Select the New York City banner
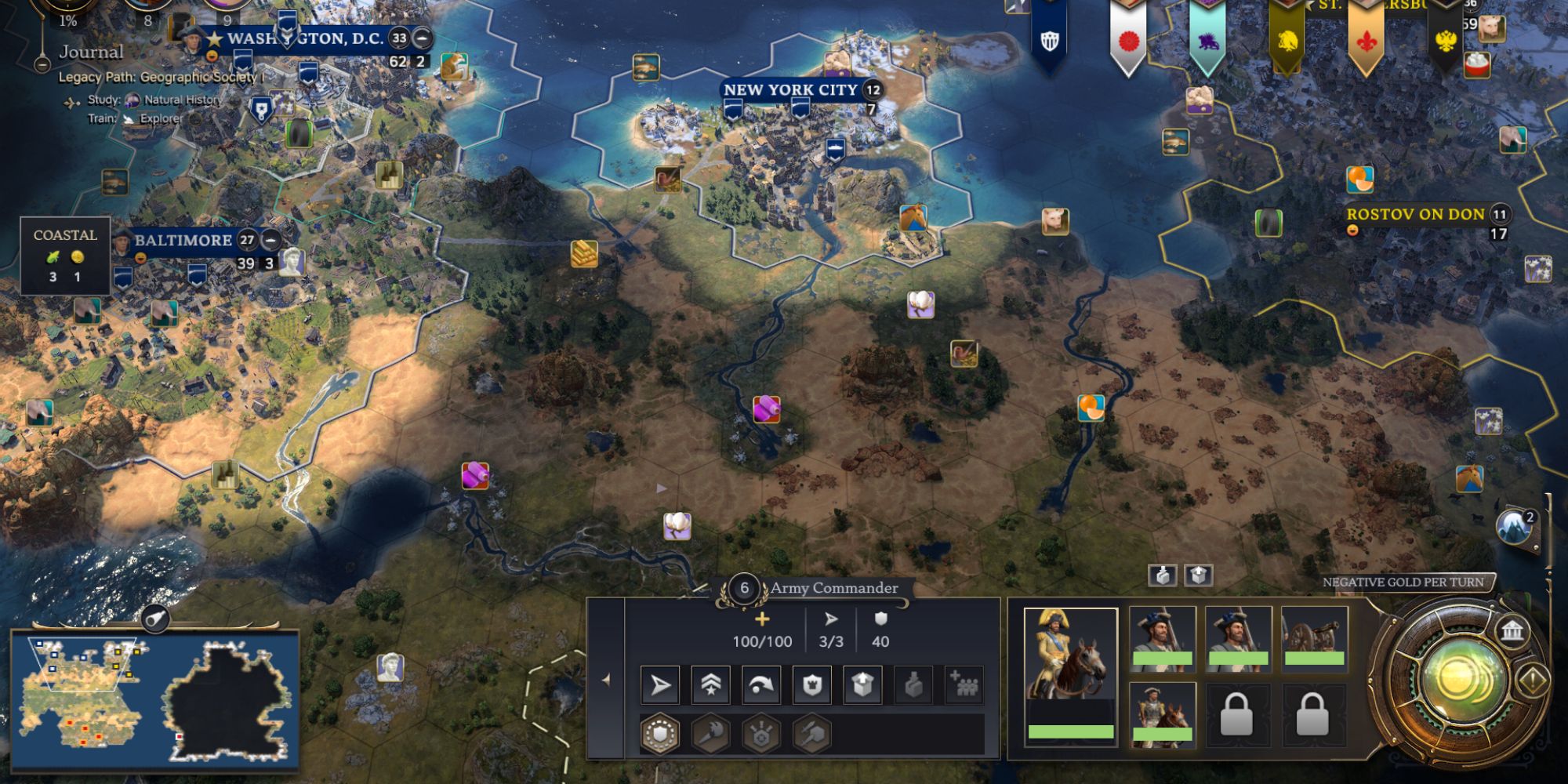 tap(790, 90)
